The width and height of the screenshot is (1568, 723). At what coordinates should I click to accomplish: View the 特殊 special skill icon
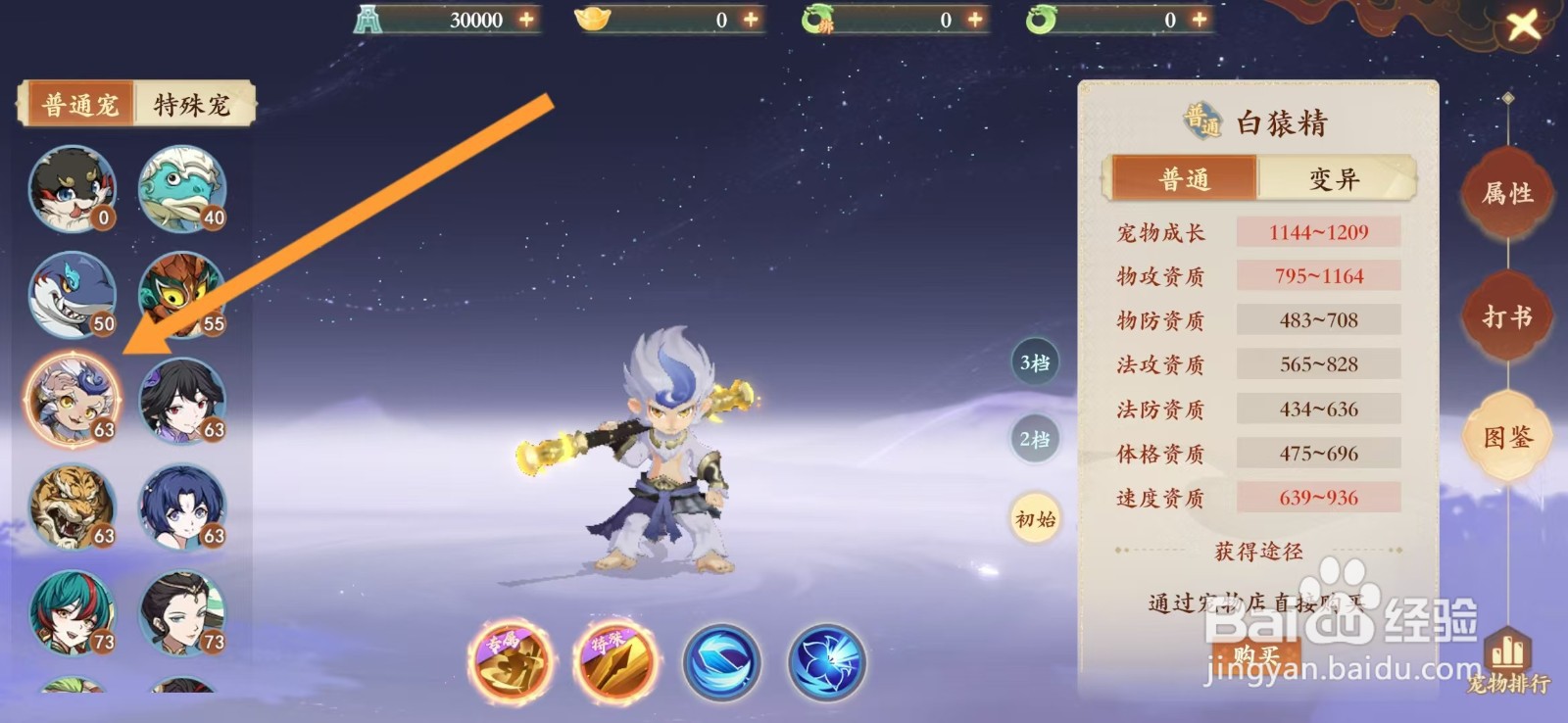(x=615, y=662)
